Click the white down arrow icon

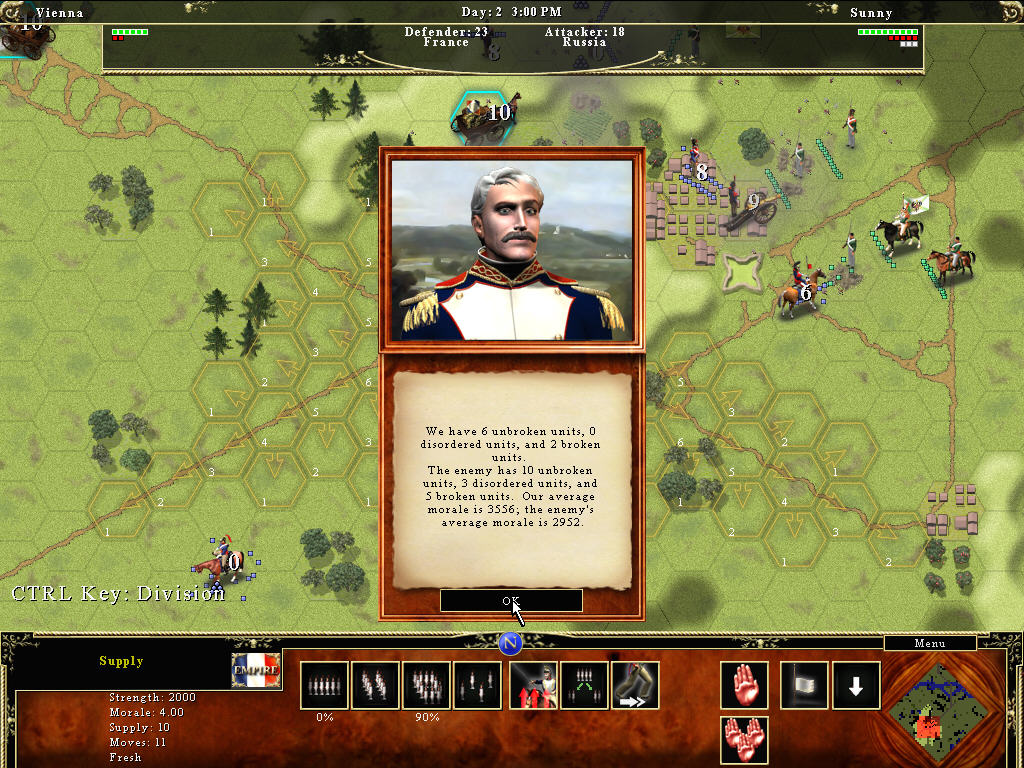click(x=856, y=685)
